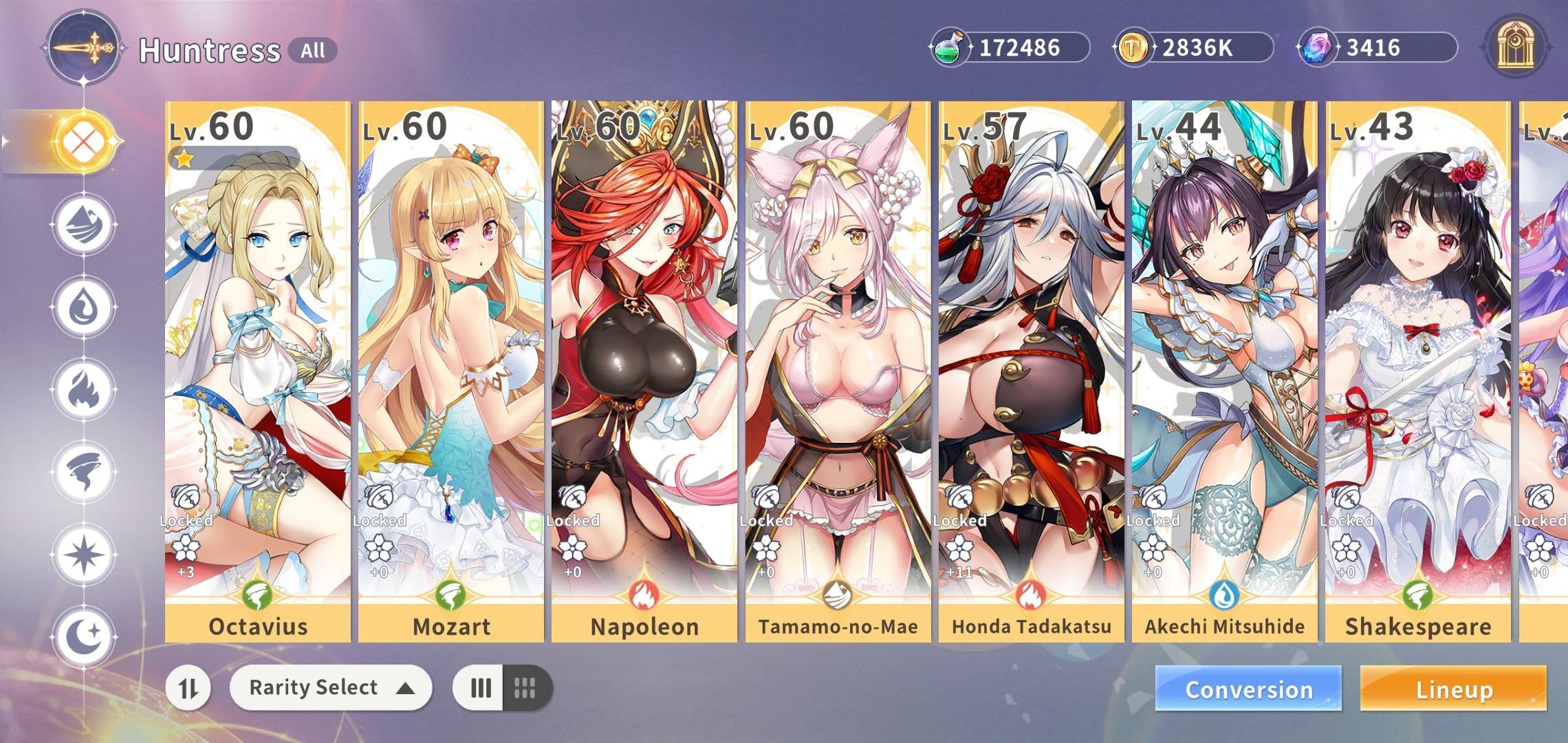Viewport: 1568px width, 743px height.
Task: Switch to the grid view layout
Action: point(526,687)
